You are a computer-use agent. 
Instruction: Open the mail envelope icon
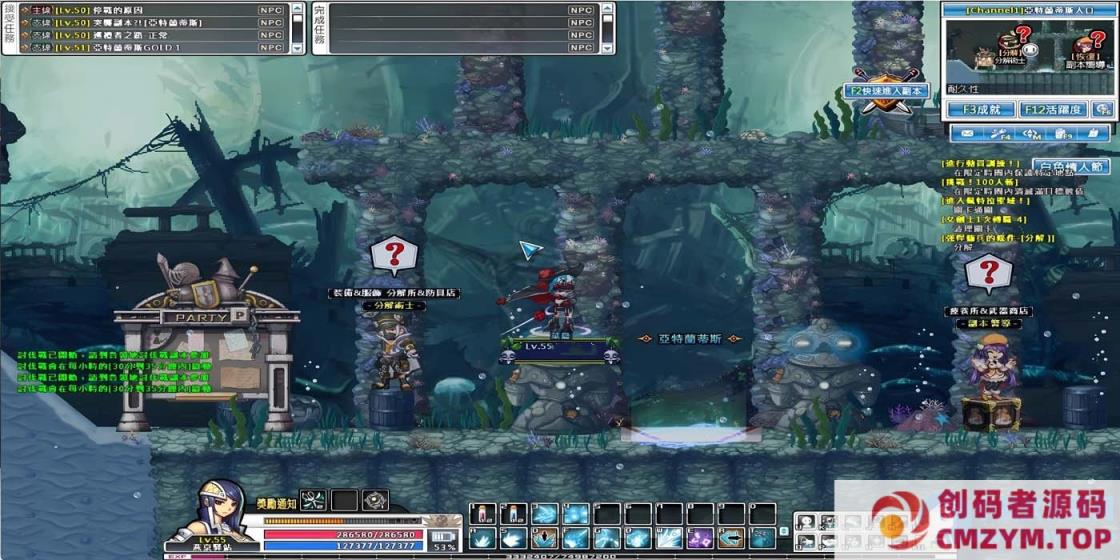click(x=967, y=133)
